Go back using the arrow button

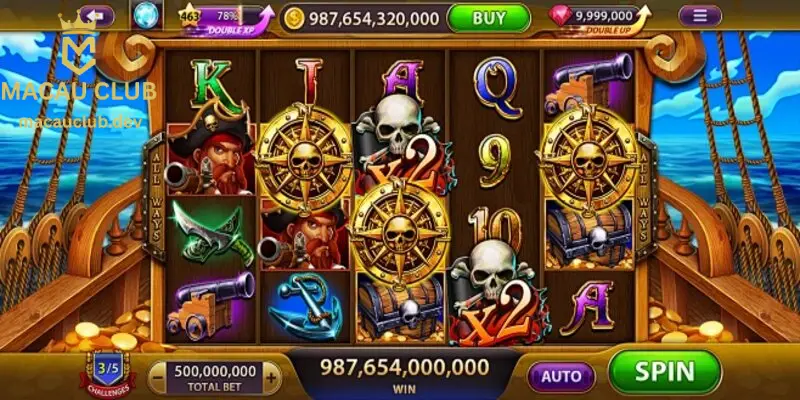(97, 16)
